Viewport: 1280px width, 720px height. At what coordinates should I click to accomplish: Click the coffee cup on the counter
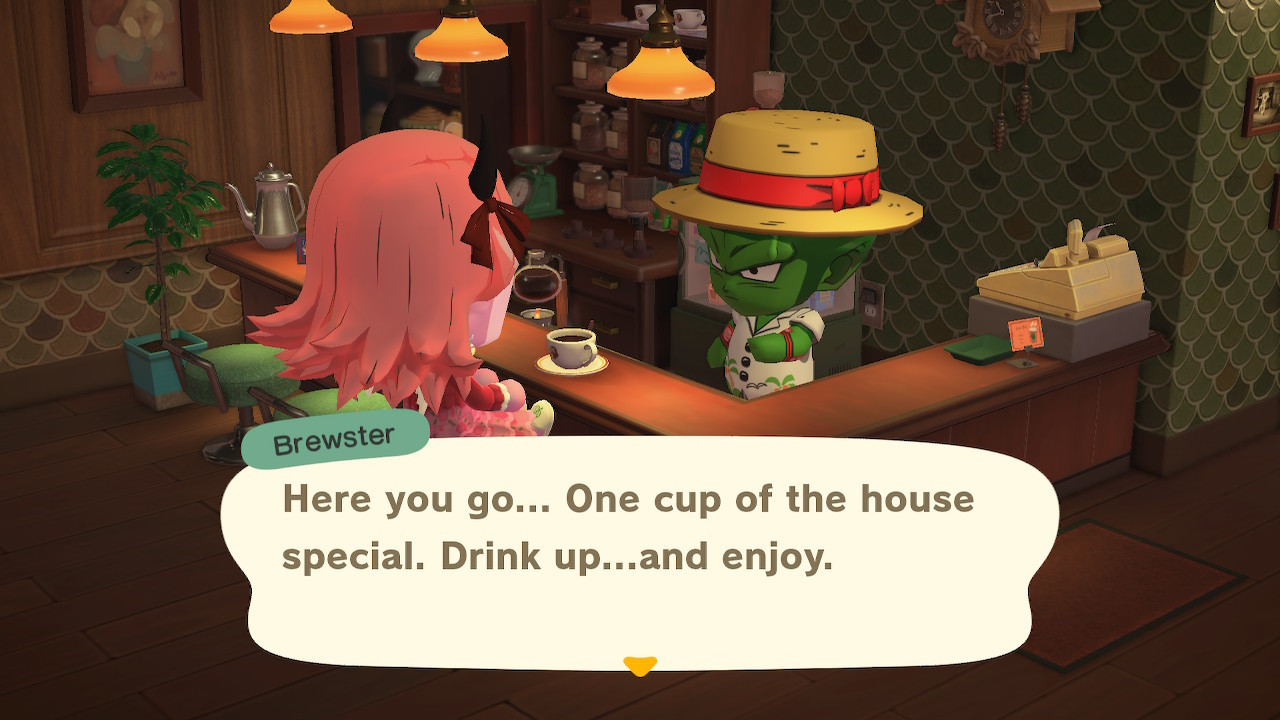click(570, 350)
